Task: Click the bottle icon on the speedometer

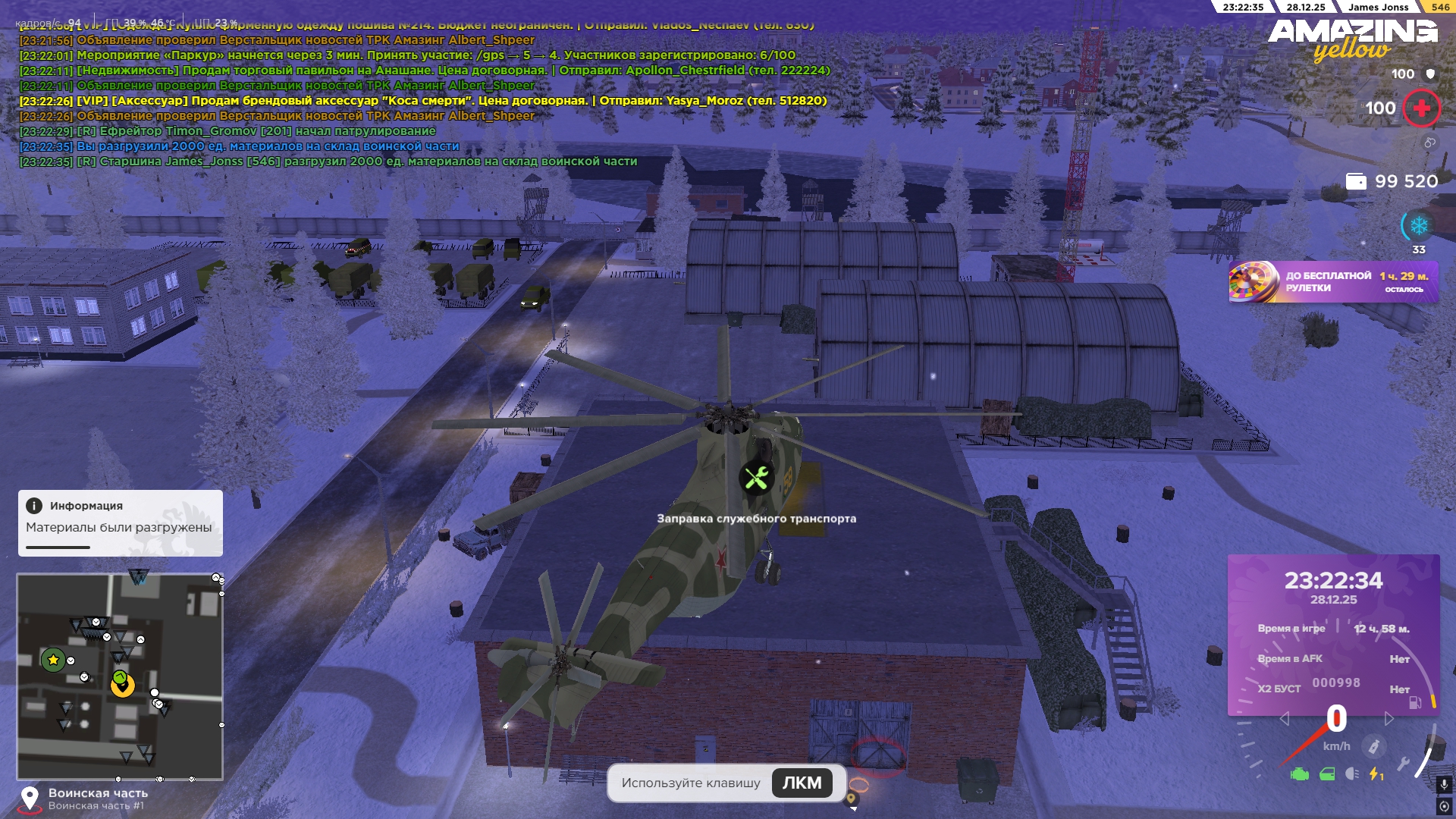Action: (1373, 747)
